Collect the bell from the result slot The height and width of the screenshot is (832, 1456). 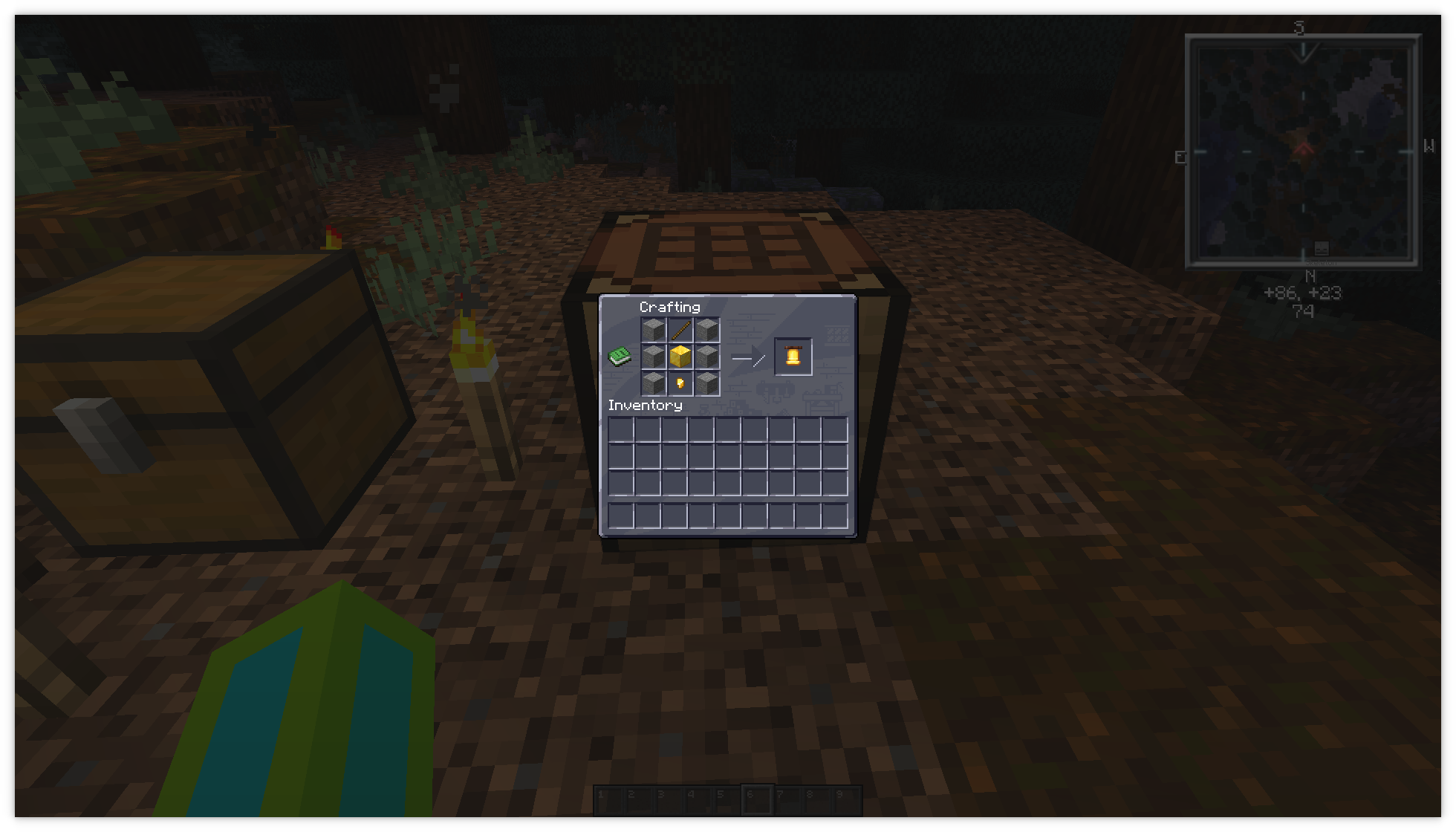[x=794, y=357]
